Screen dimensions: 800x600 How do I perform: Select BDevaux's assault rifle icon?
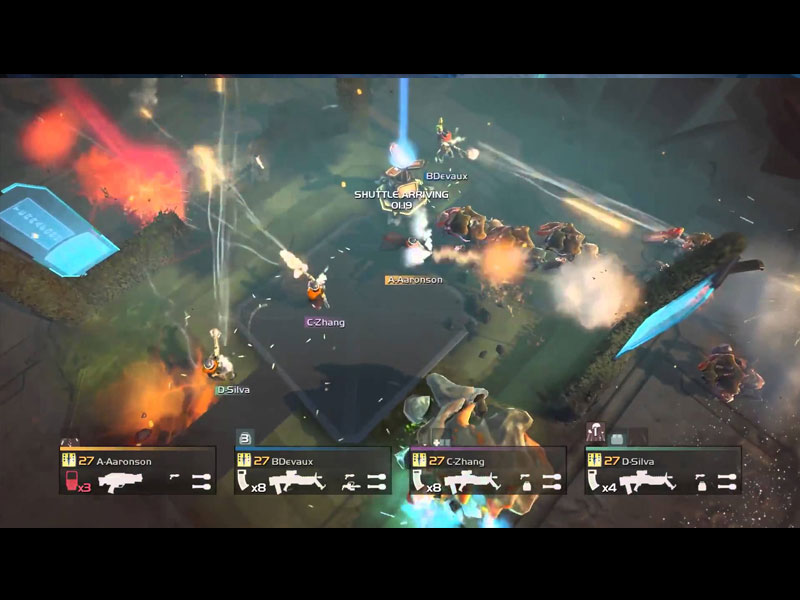coord(296,482)
